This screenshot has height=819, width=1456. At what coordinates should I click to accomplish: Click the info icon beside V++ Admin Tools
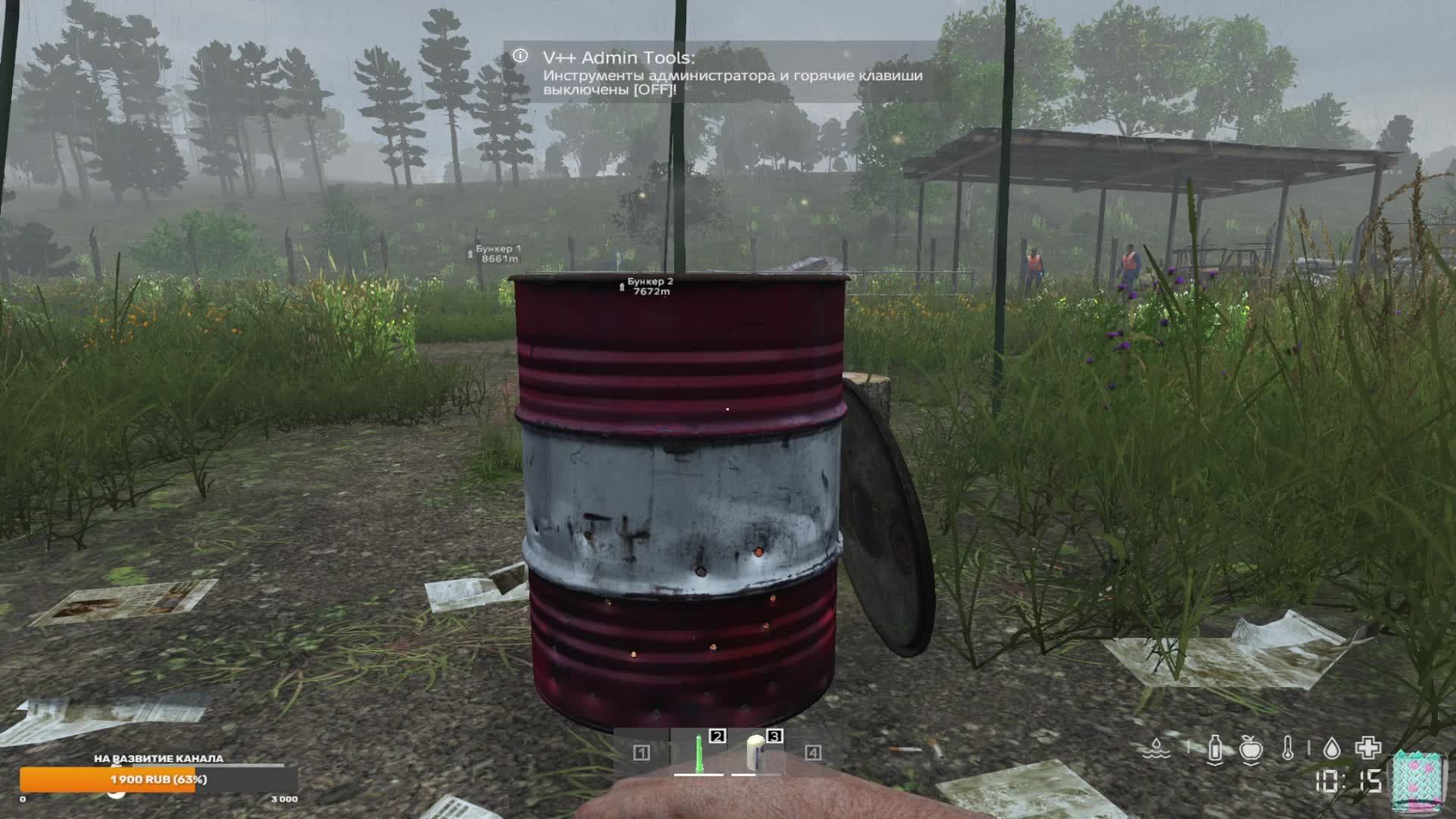pyautogui.click(x=519, y=55)
